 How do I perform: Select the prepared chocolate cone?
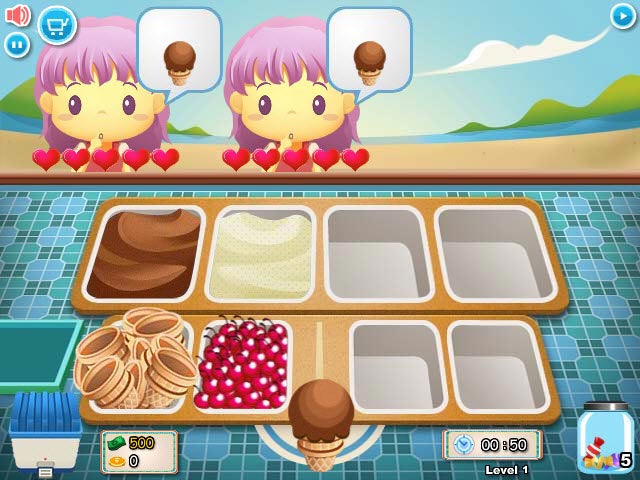pyautogui.click(x=320, y=422)
